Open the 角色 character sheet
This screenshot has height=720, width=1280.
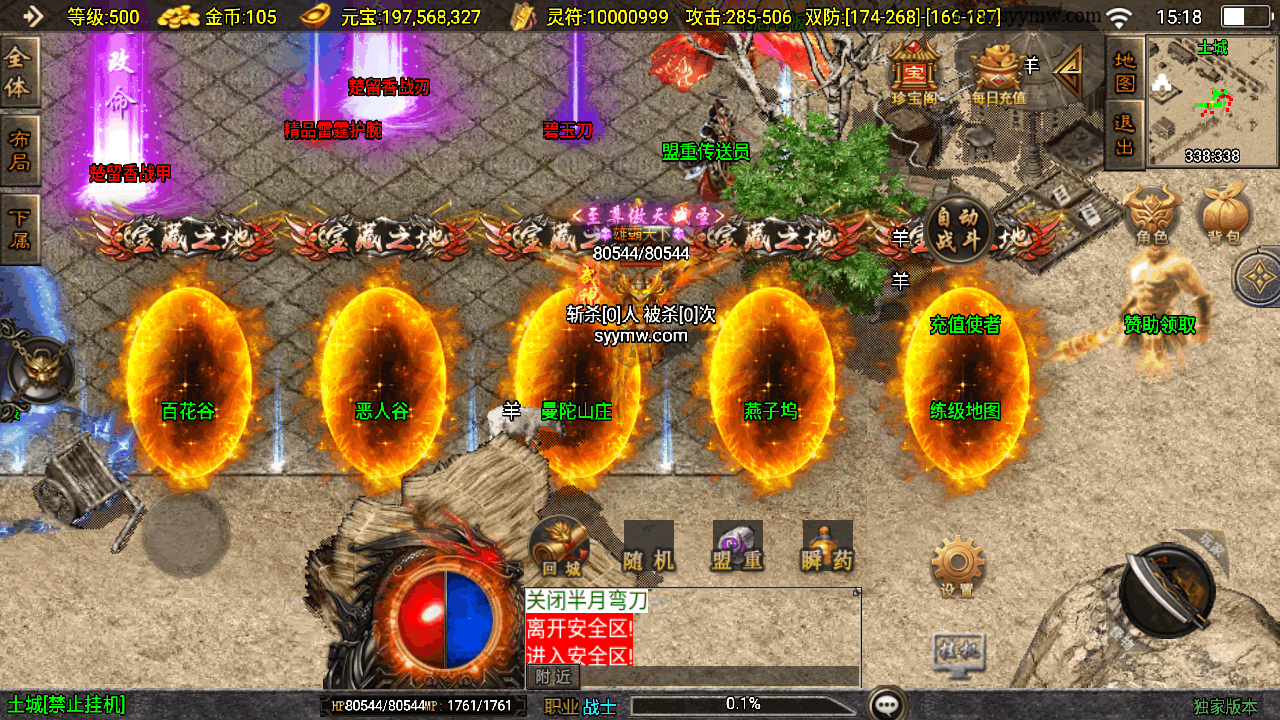click(1152, 216)
